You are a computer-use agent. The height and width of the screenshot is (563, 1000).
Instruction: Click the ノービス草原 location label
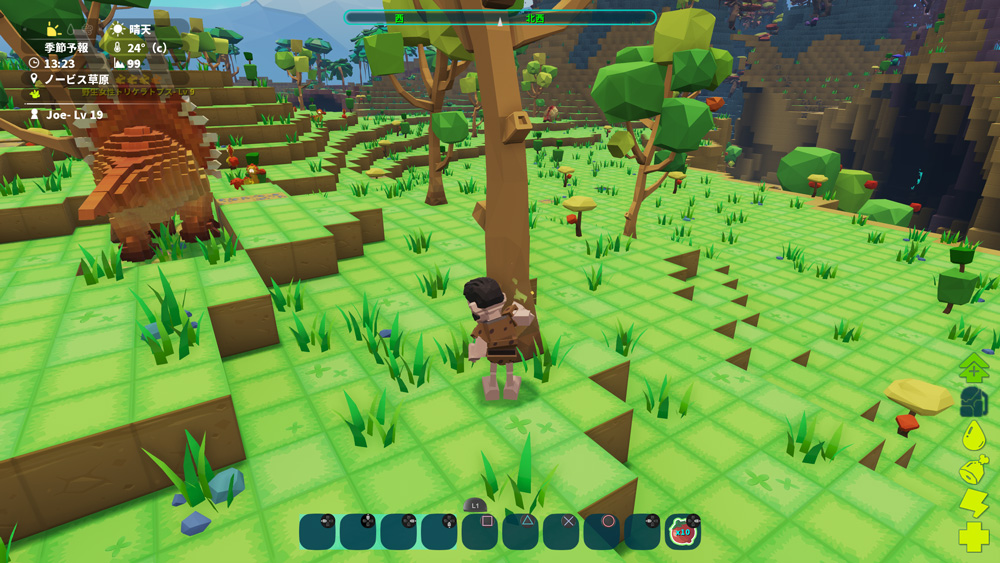click(76, 79)
